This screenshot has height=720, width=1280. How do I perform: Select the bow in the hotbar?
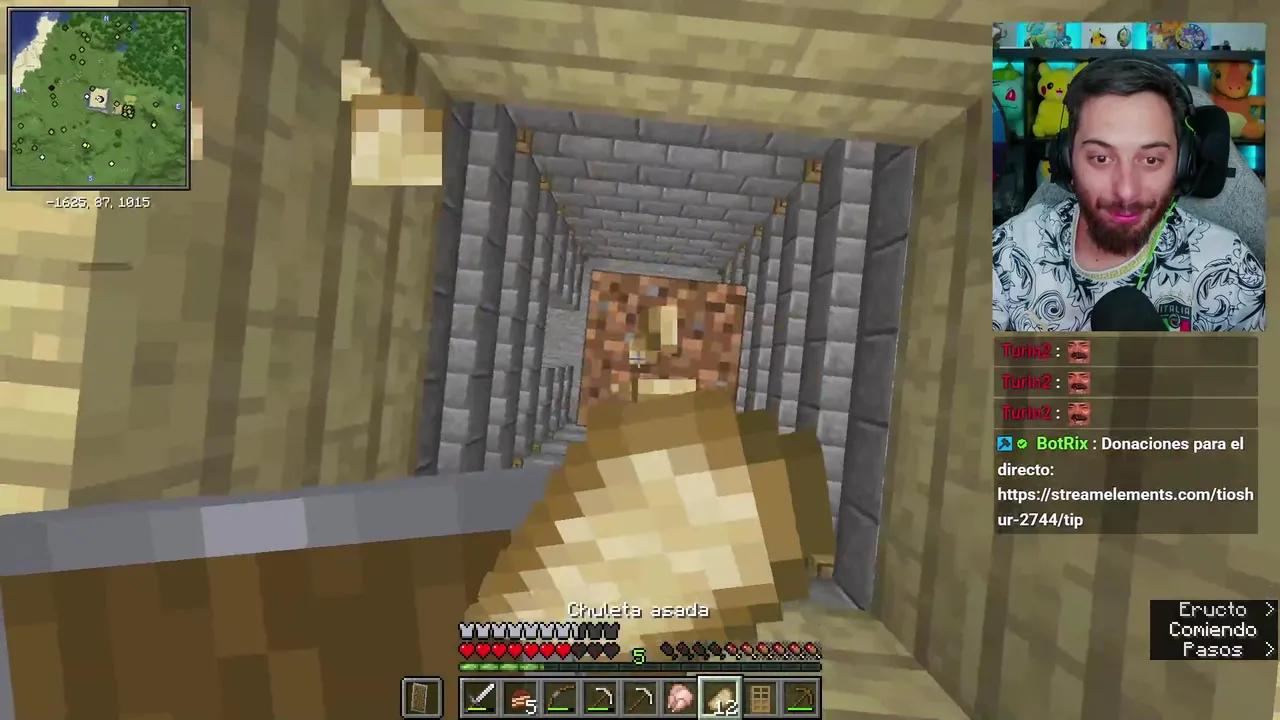560,697
